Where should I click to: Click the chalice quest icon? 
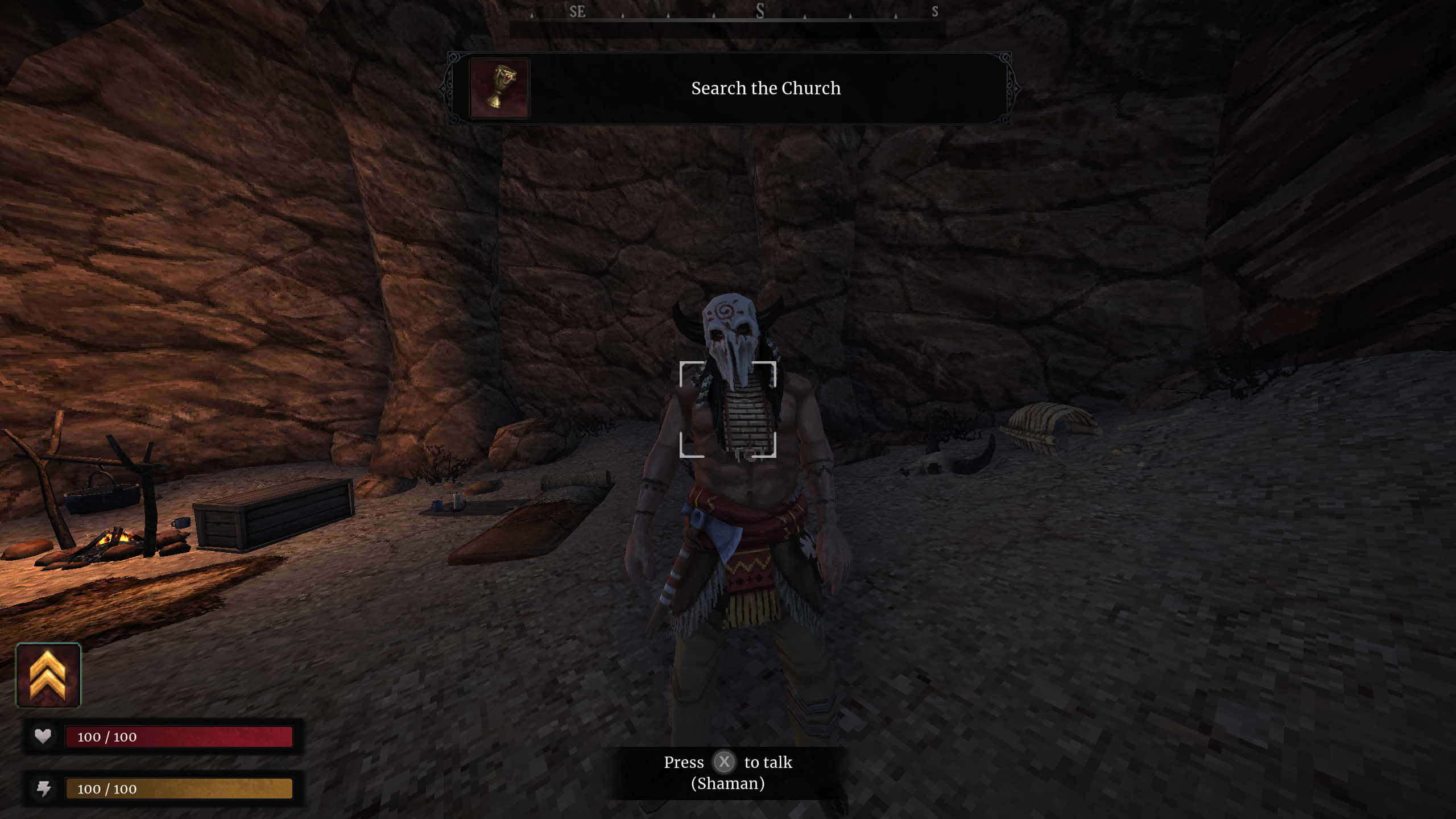499,88
